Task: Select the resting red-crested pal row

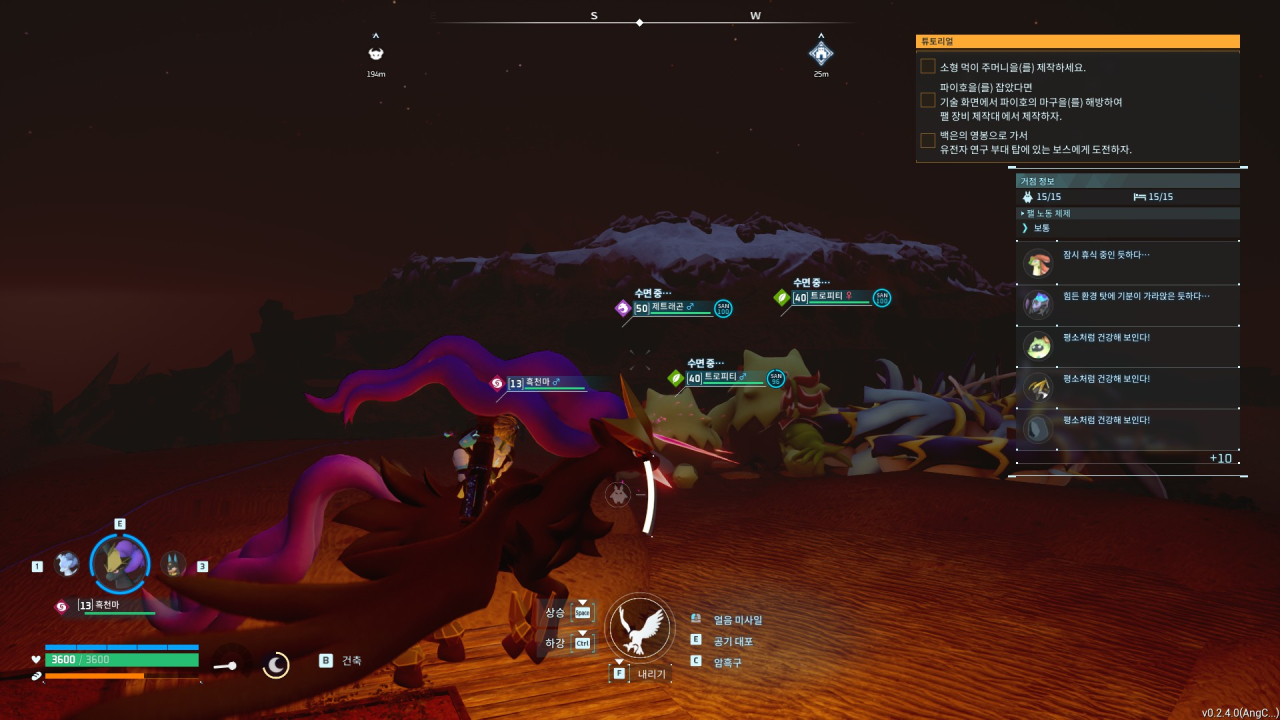Action: (x=1127, y=263)
